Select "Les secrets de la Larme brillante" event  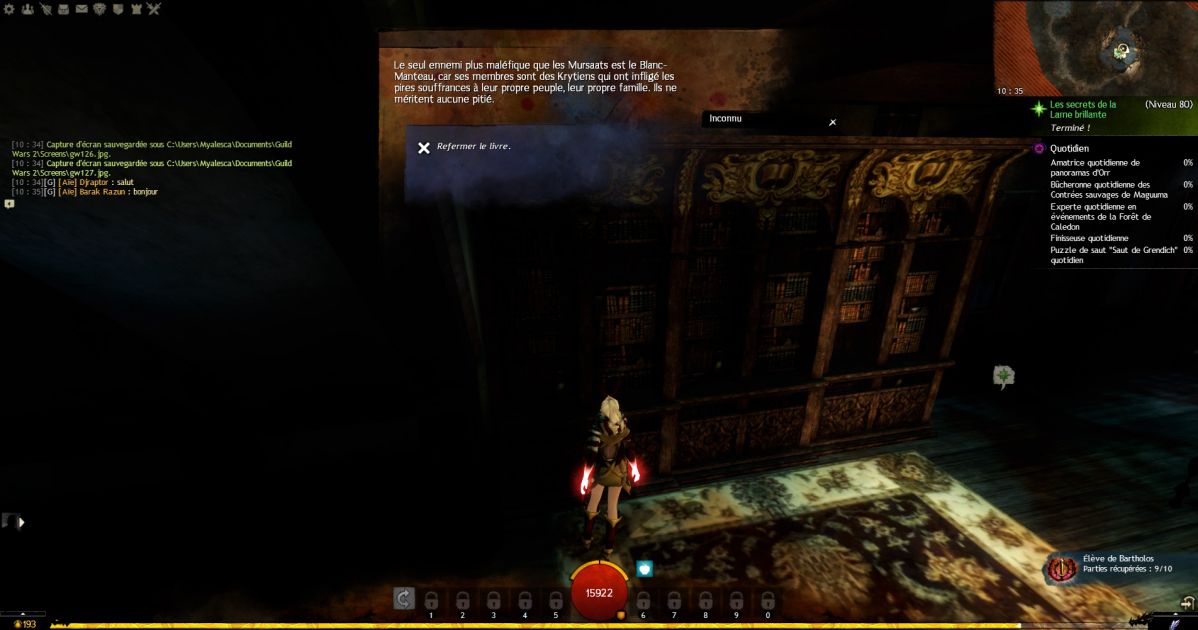[1083, 109]
